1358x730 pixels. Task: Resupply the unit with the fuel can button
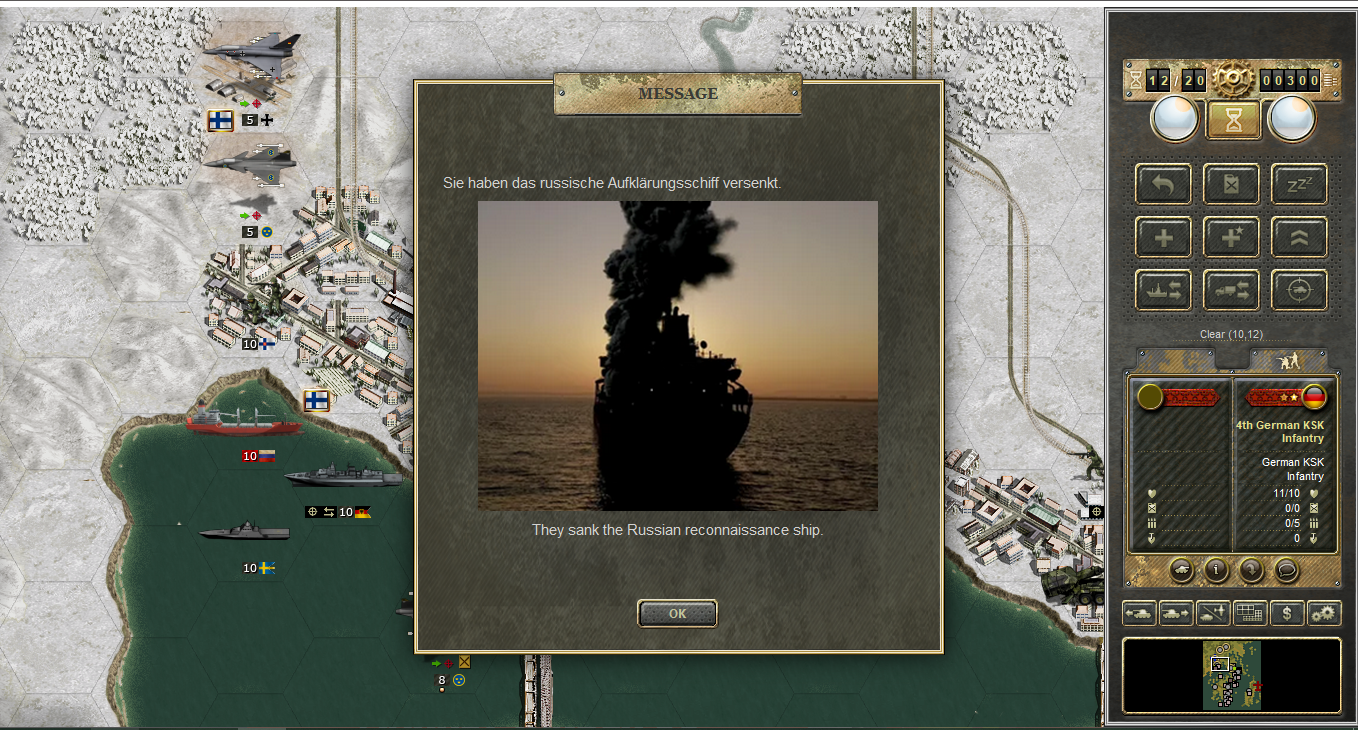click(x=1231, y=184)
